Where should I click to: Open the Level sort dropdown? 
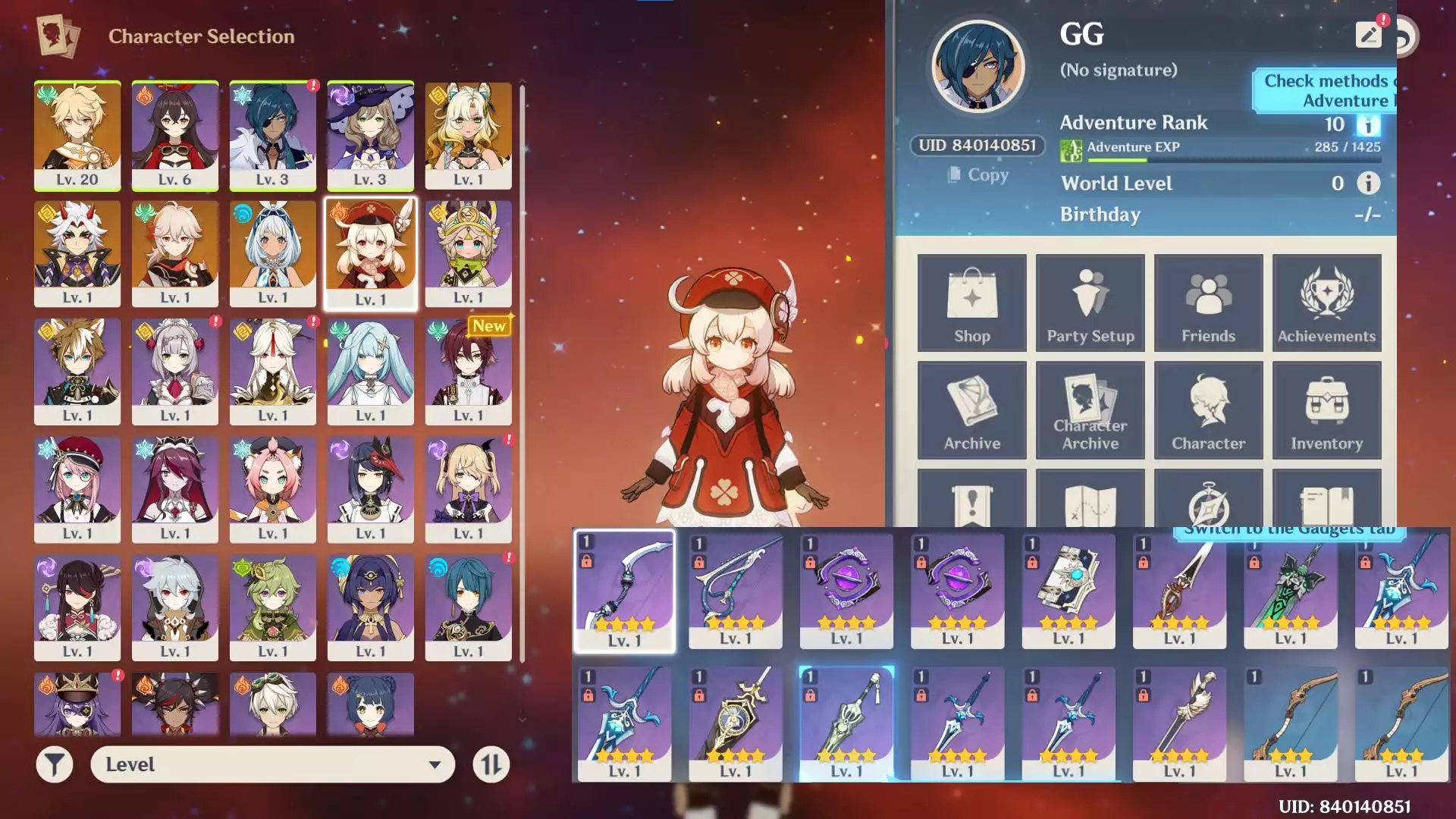272,764
